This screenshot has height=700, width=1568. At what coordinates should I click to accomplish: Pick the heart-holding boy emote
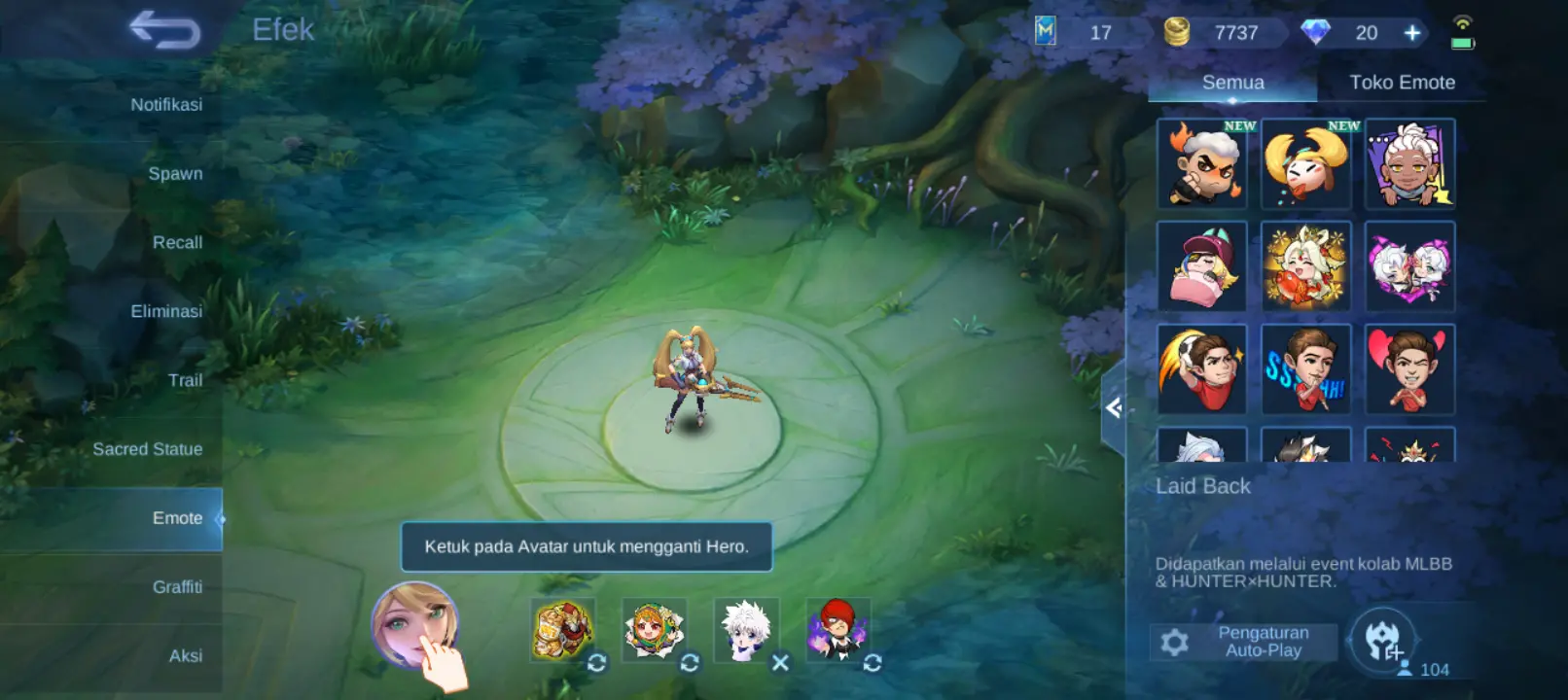[x=1409, y=369]
